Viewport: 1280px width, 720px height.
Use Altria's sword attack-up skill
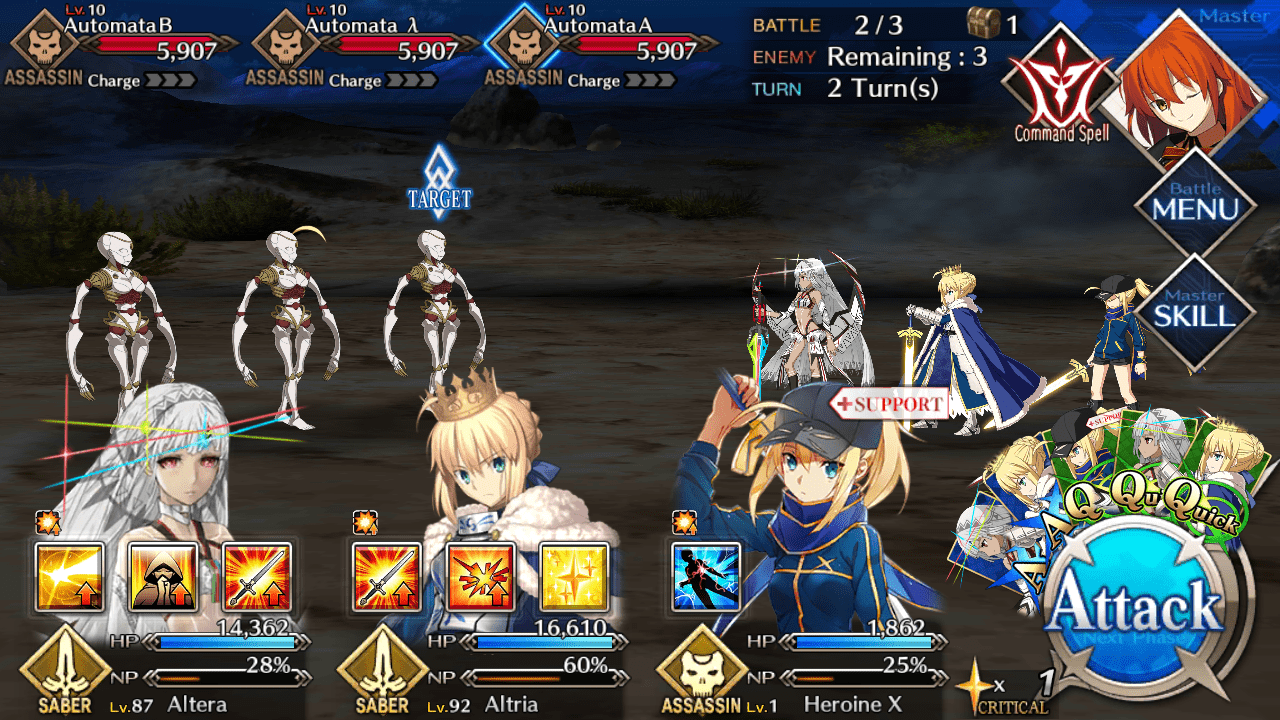[388, 577]
